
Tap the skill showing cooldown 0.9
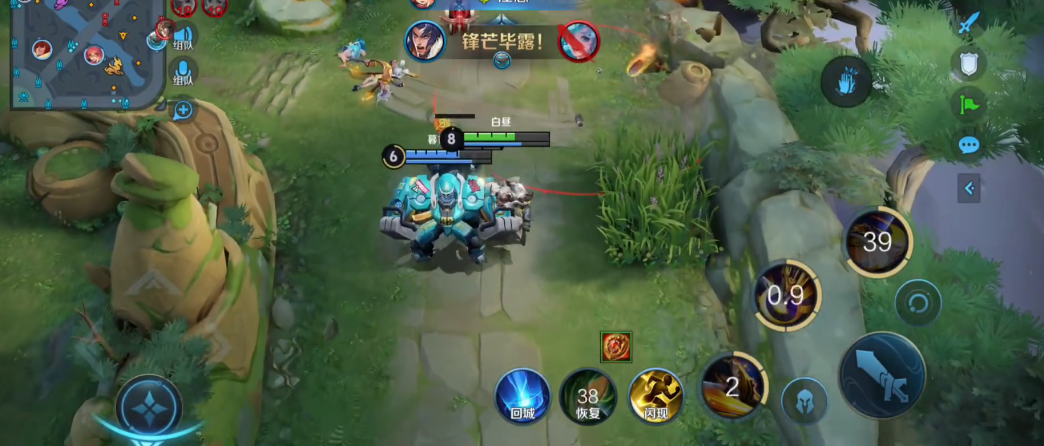787,295
